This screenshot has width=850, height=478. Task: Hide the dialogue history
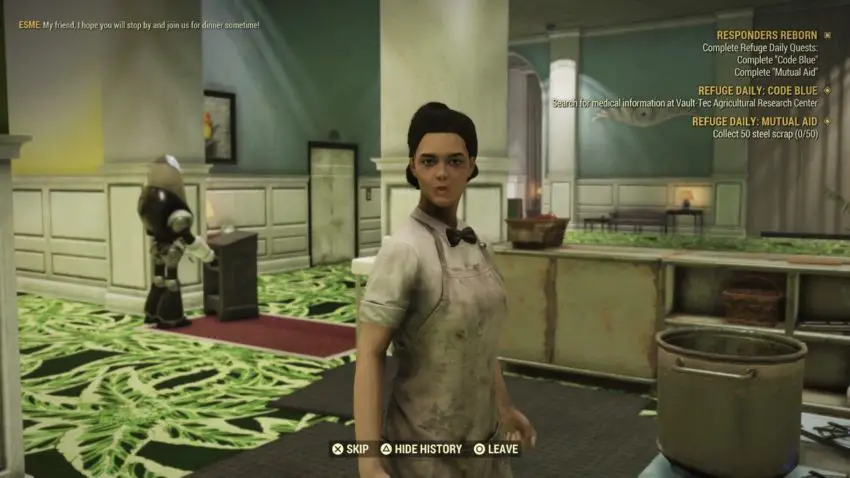tap(420, 449)
